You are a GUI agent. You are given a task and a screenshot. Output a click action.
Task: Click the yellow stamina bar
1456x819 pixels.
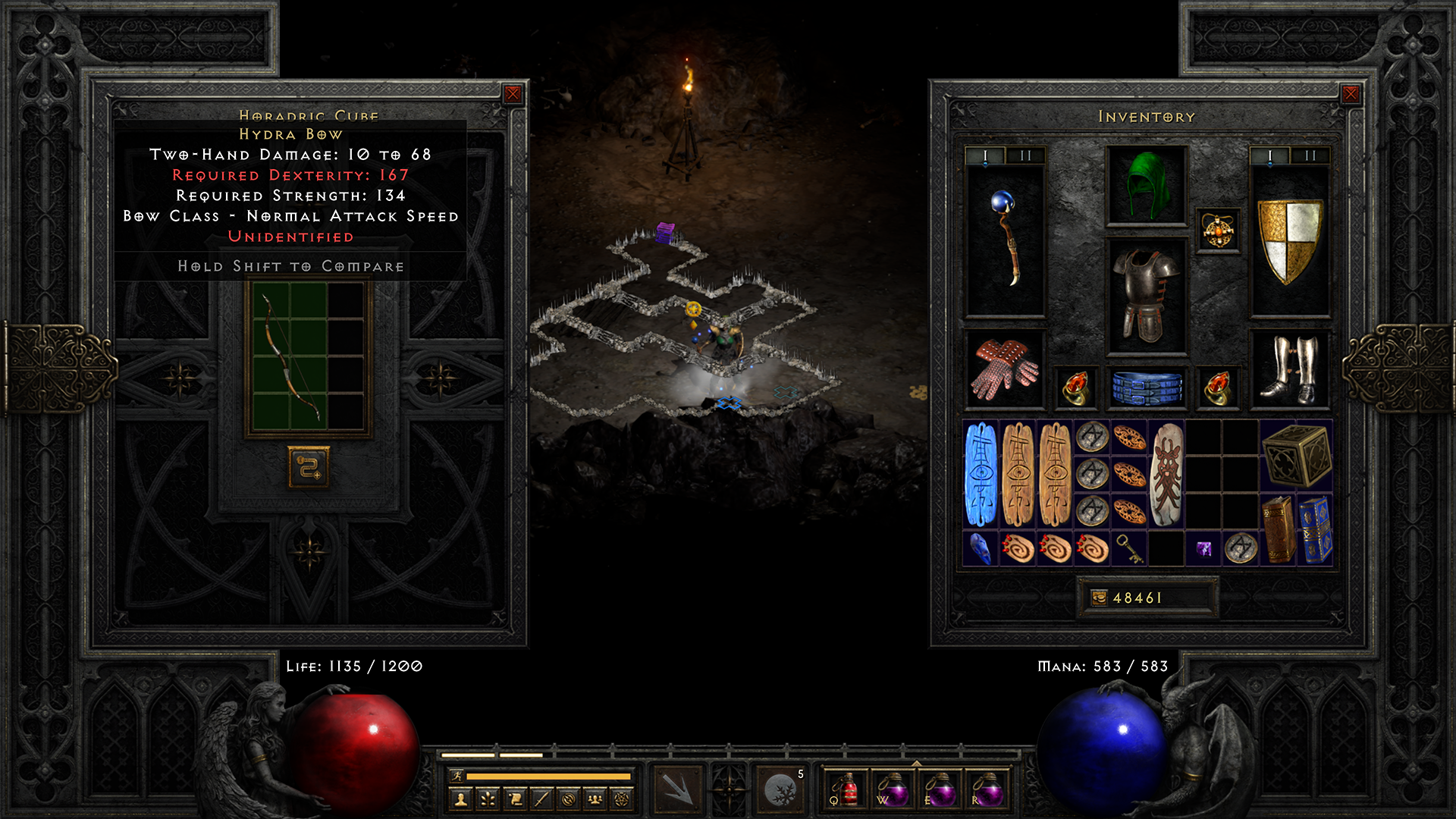coord(548,777)
